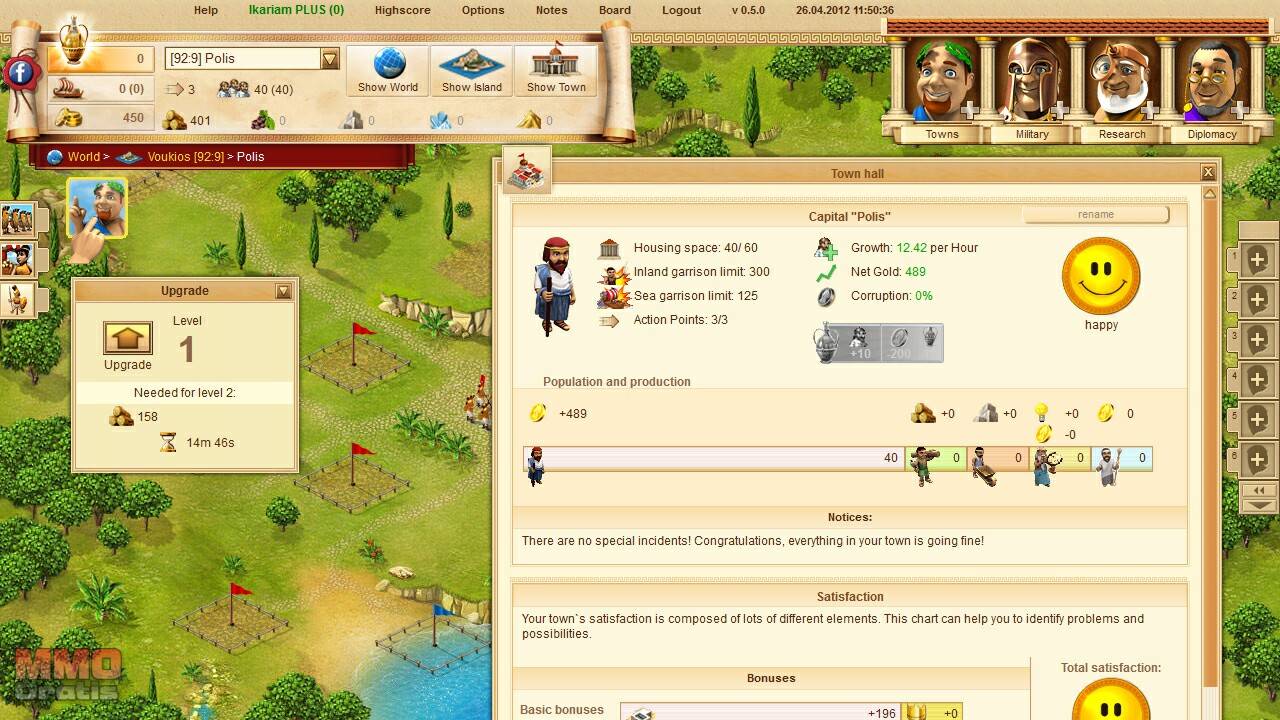Open the Notes menu

[551, 10]
